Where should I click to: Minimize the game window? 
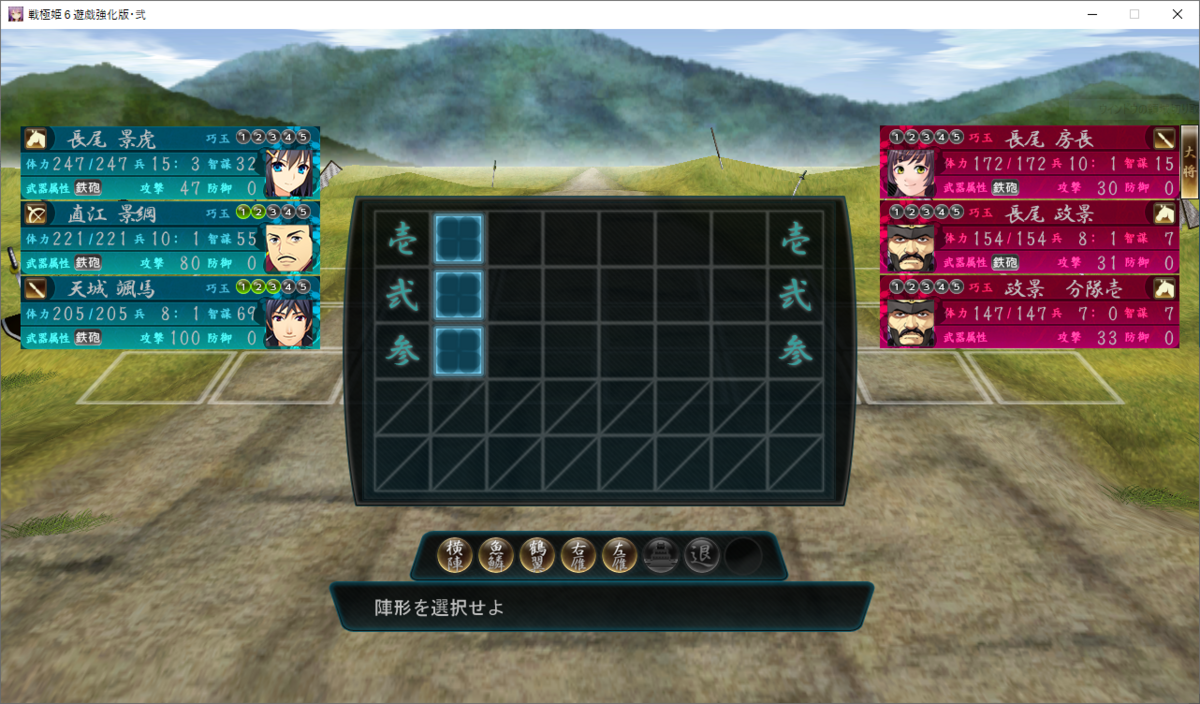pyautogui.click(x=1090, y=14)
